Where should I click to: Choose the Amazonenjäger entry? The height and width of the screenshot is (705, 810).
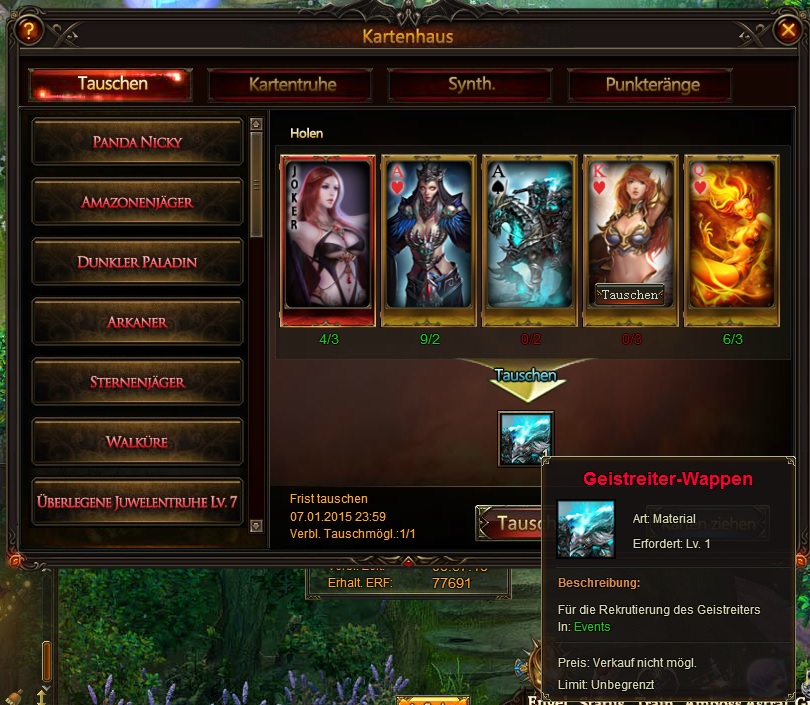click(x=137, y=202)
